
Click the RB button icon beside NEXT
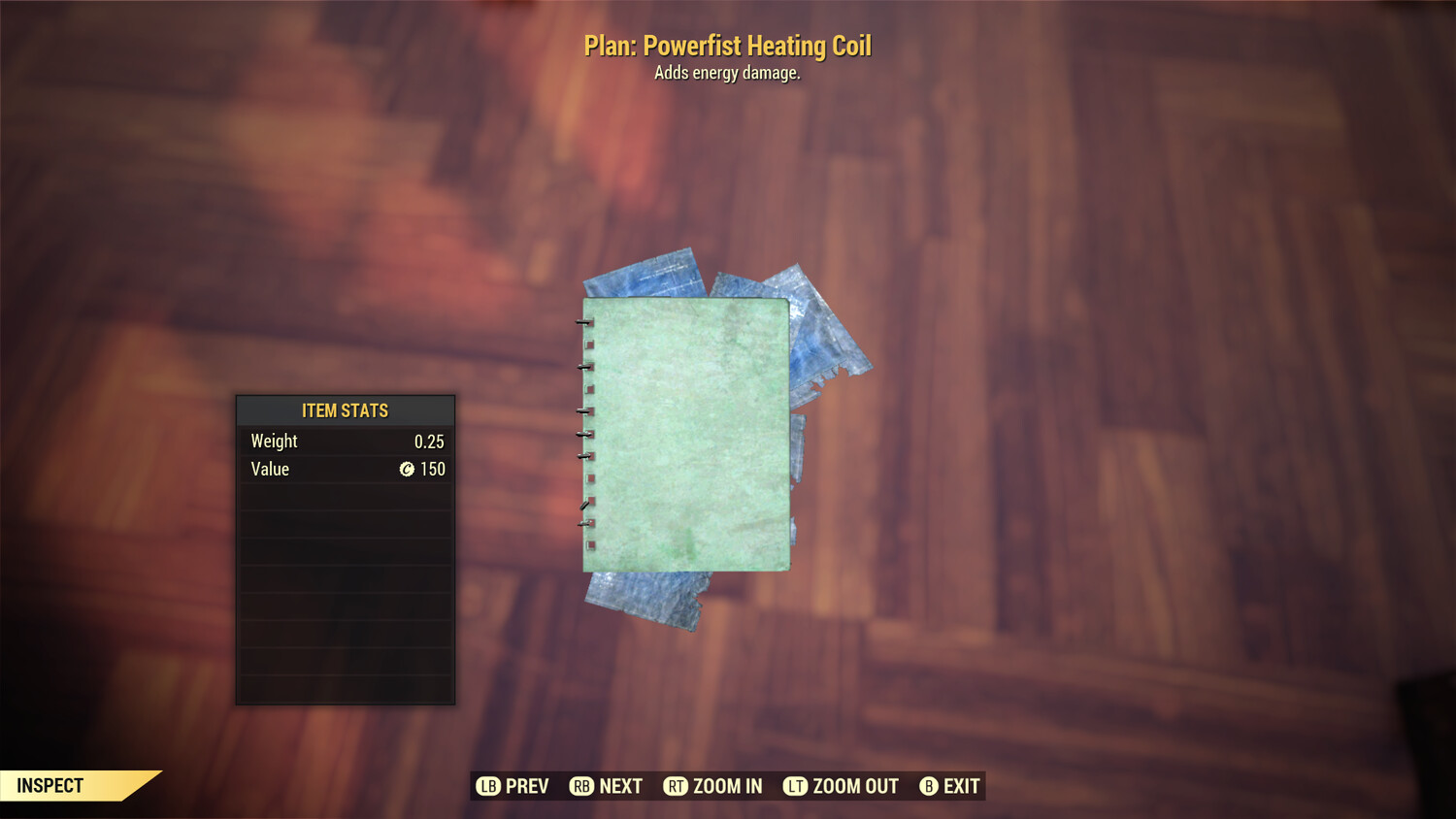click(x=582, y=786)
